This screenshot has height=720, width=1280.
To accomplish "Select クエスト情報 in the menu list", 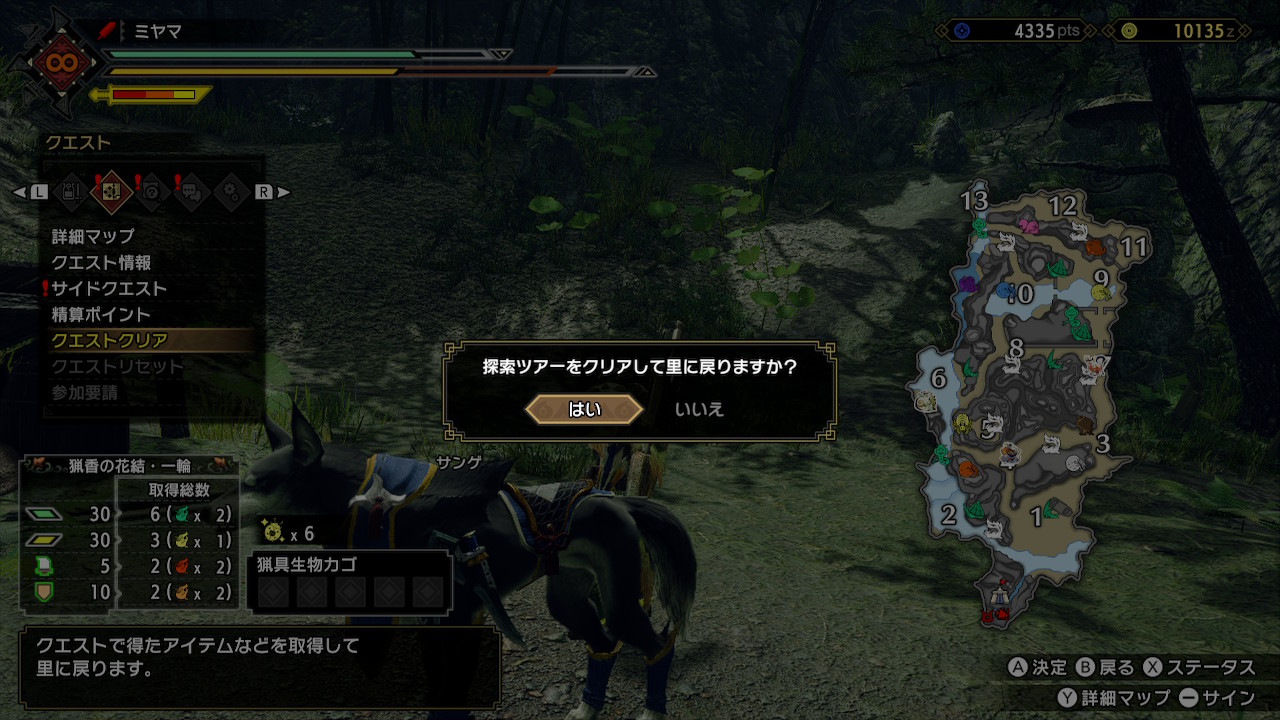I will click(x=102, y=263).
